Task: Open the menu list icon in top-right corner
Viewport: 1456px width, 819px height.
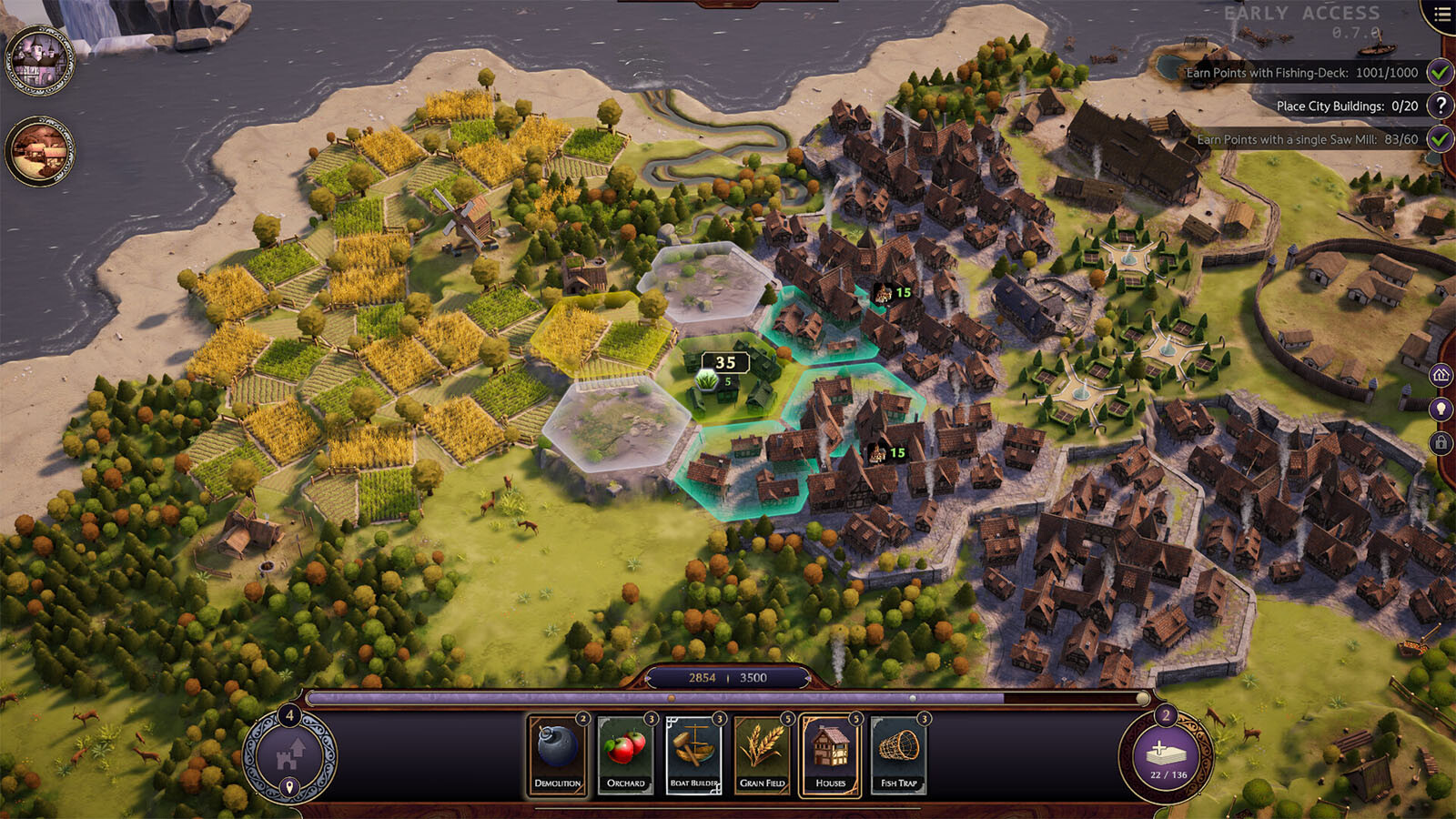Action: (1442, 15)
